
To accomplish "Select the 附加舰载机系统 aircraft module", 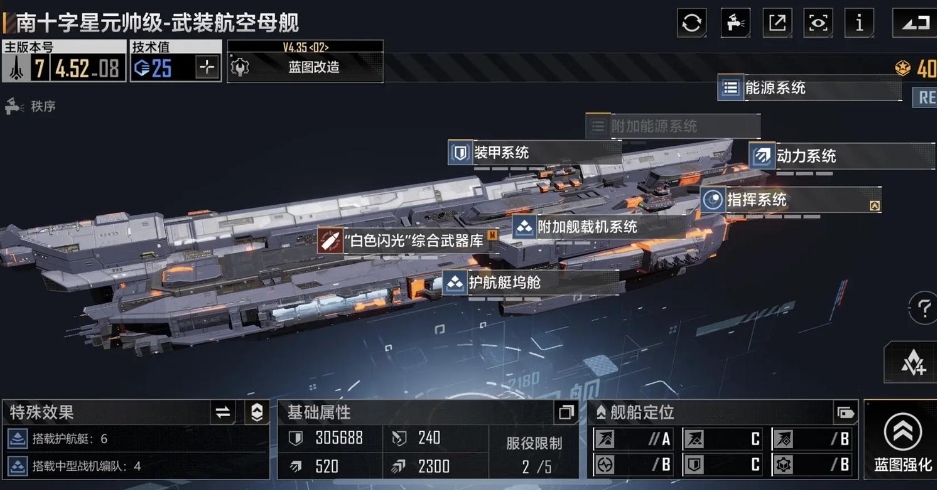I will point(586,227).
